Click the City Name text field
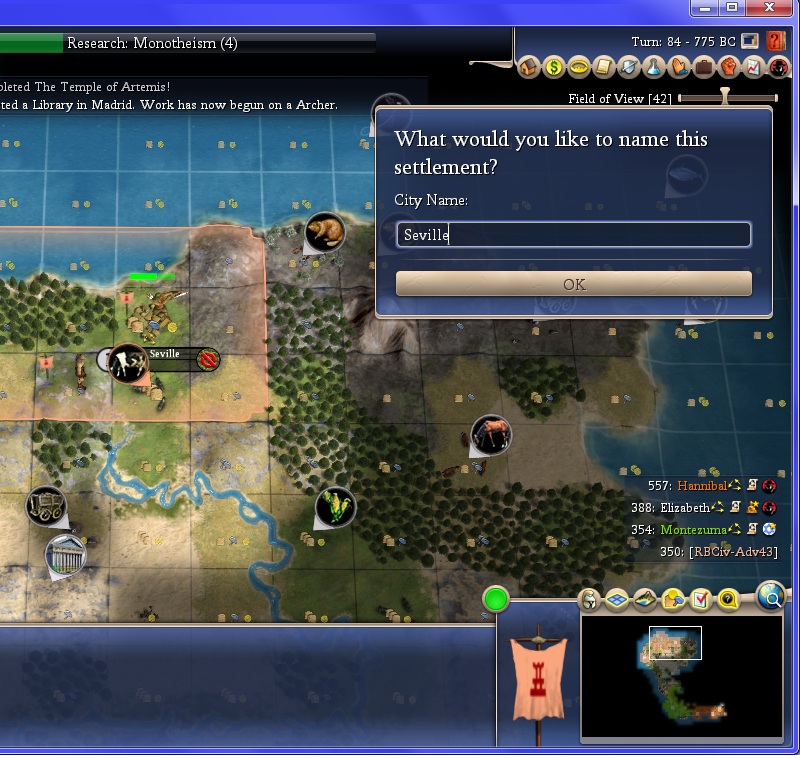Screen dimensions: 800x758 573,235
